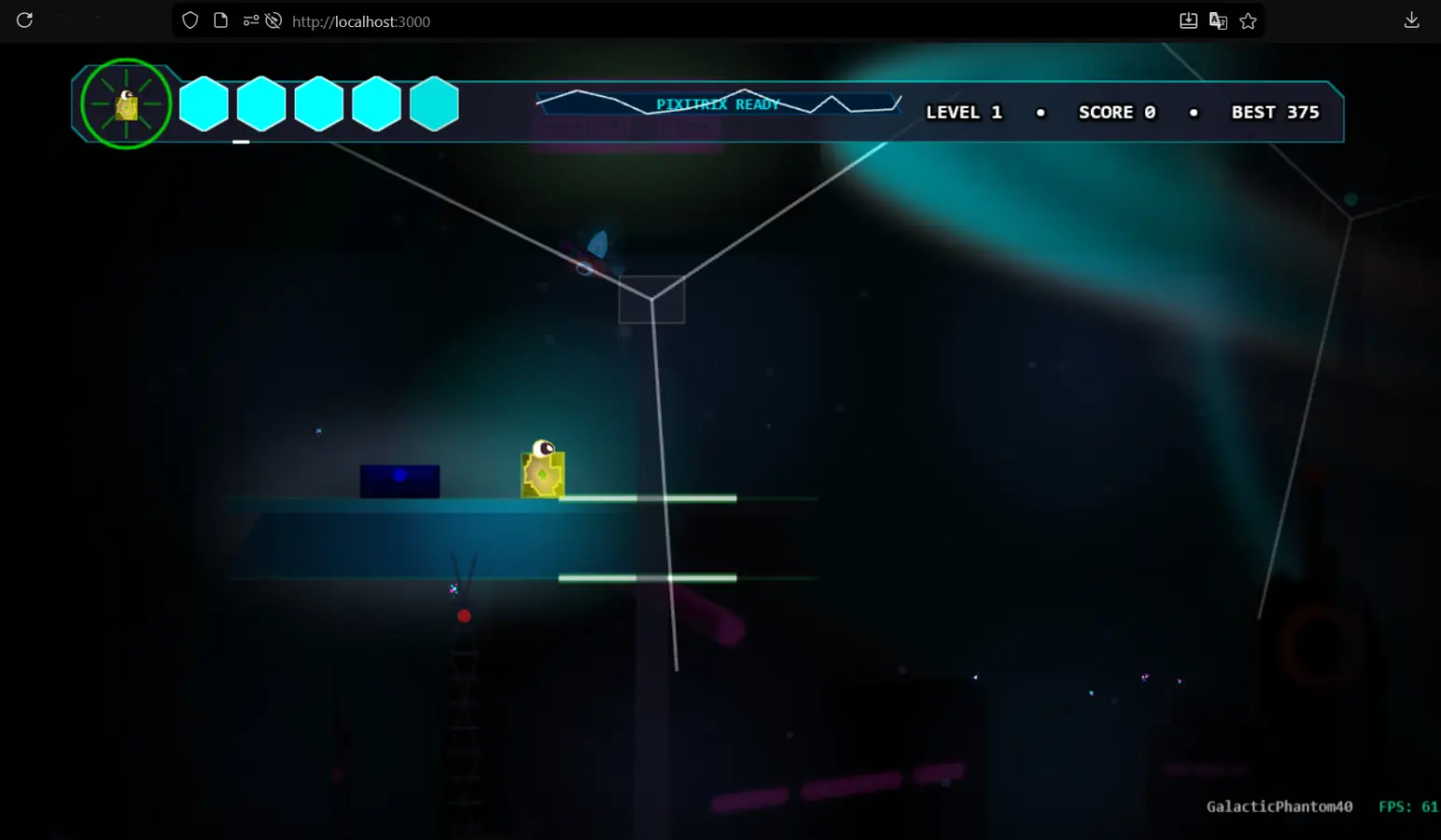1441x840 pixels.
Task: Click the BEST 375 high score label
Action: 1275,112
